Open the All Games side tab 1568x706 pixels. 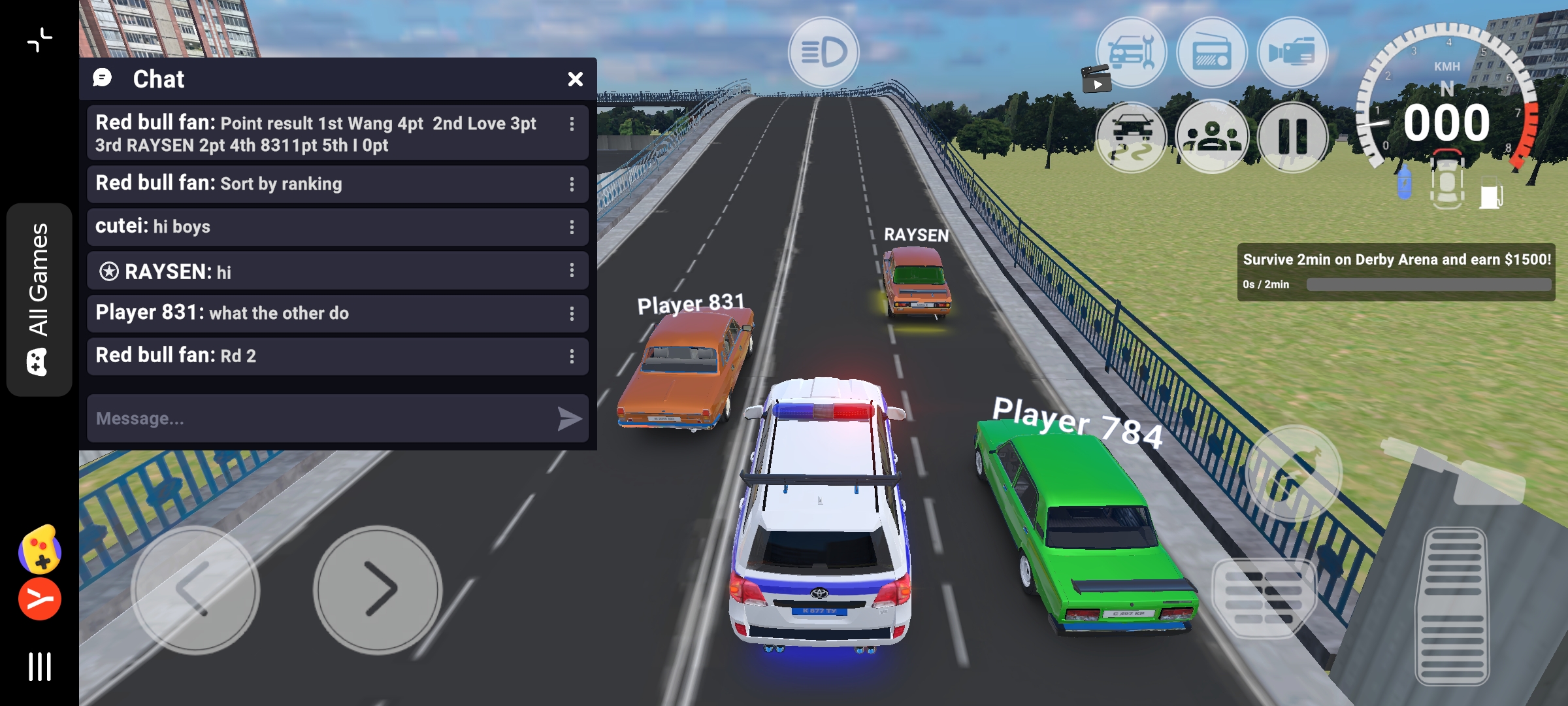tap(39, 299)
